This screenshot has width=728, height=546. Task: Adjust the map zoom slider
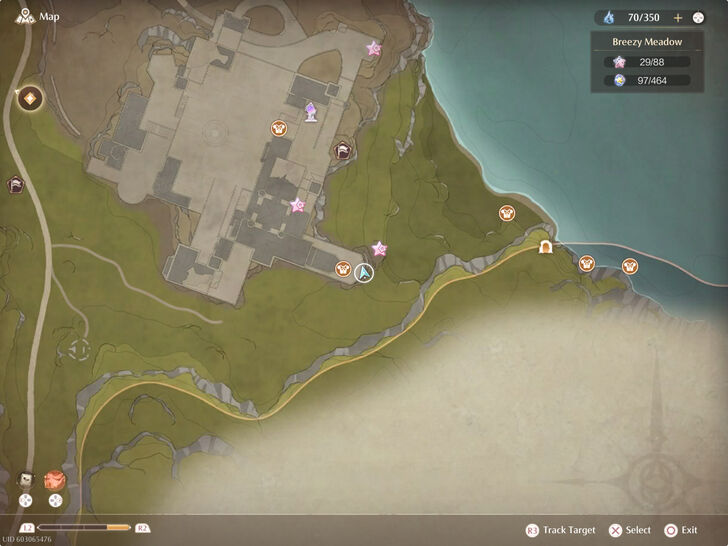[84, 527]
